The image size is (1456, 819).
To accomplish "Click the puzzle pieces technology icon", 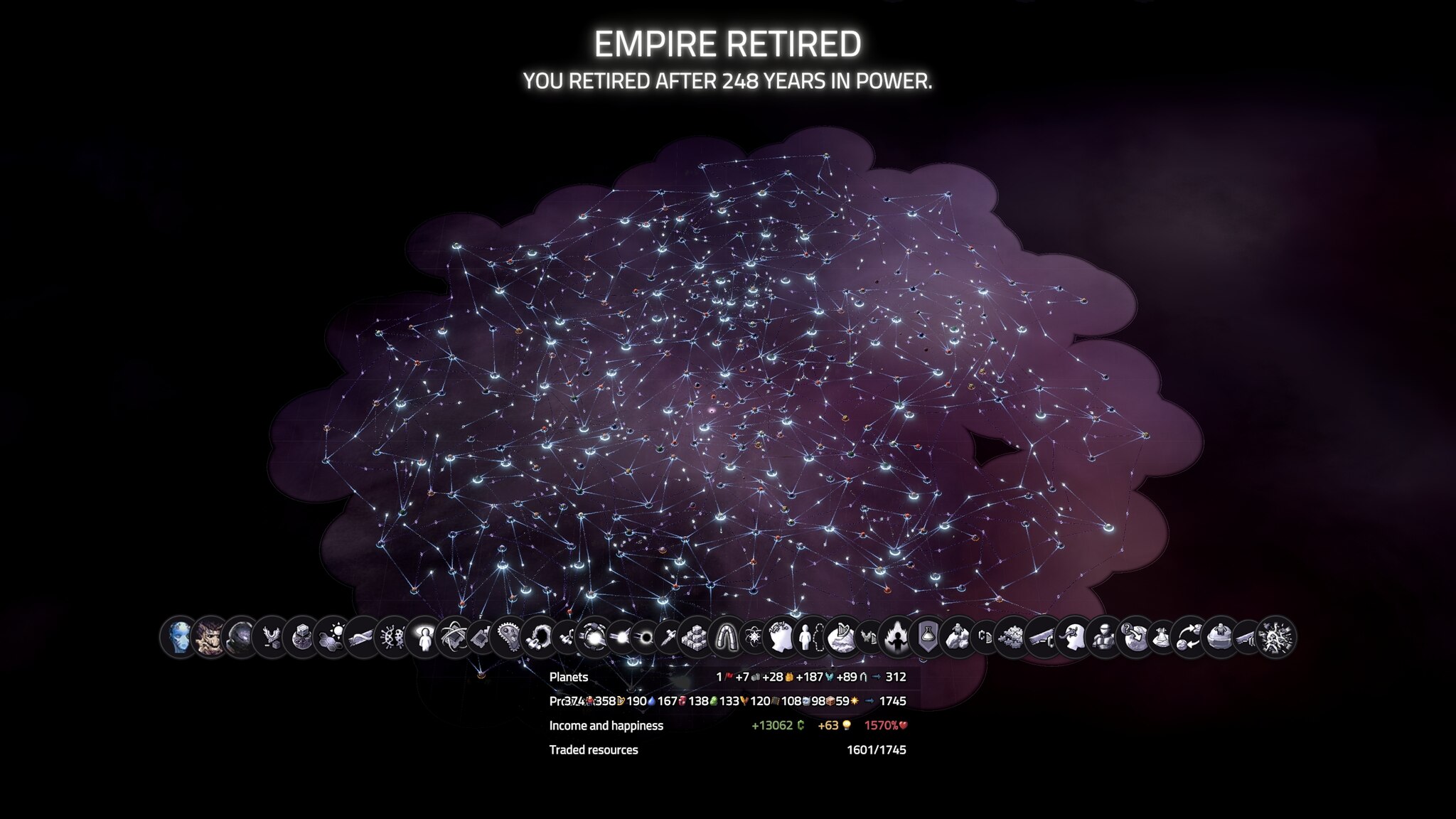I will [1012, 636].
